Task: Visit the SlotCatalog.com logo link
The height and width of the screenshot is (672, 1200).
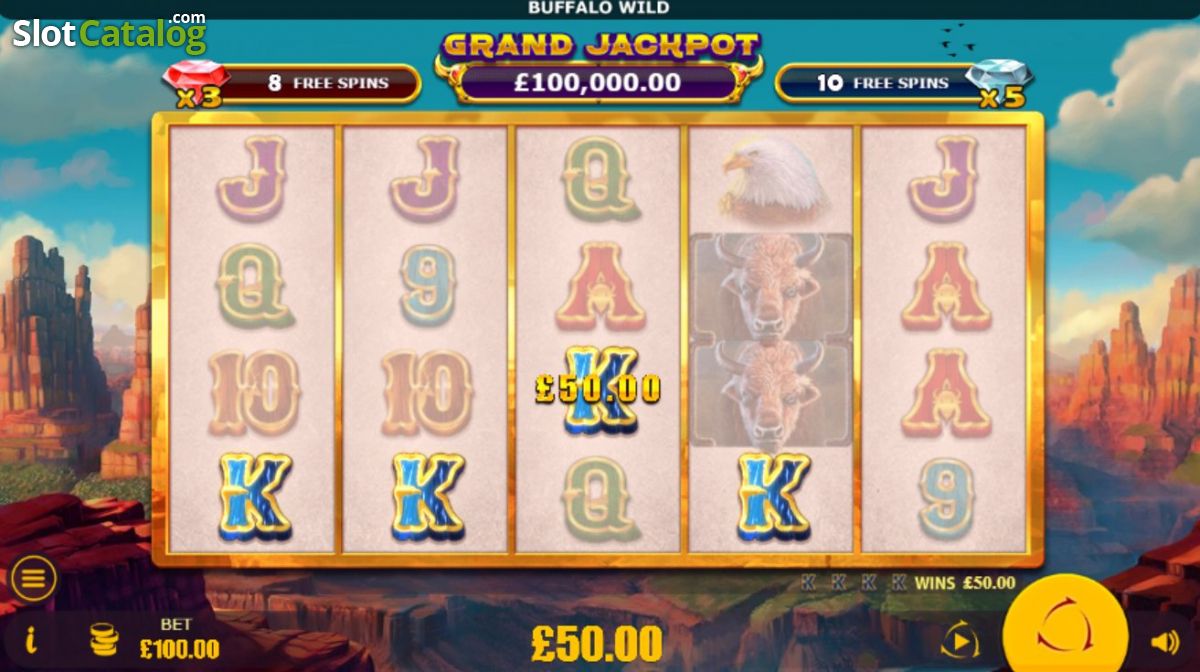Action: 109,34
